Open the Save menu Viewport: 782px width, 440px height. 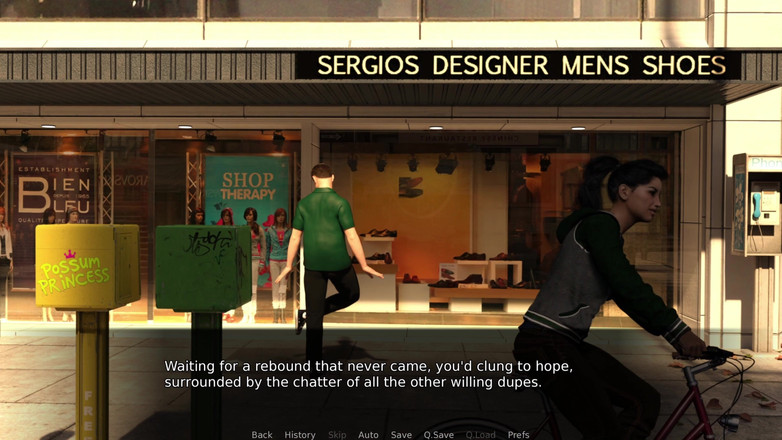[x=401, y=435]
